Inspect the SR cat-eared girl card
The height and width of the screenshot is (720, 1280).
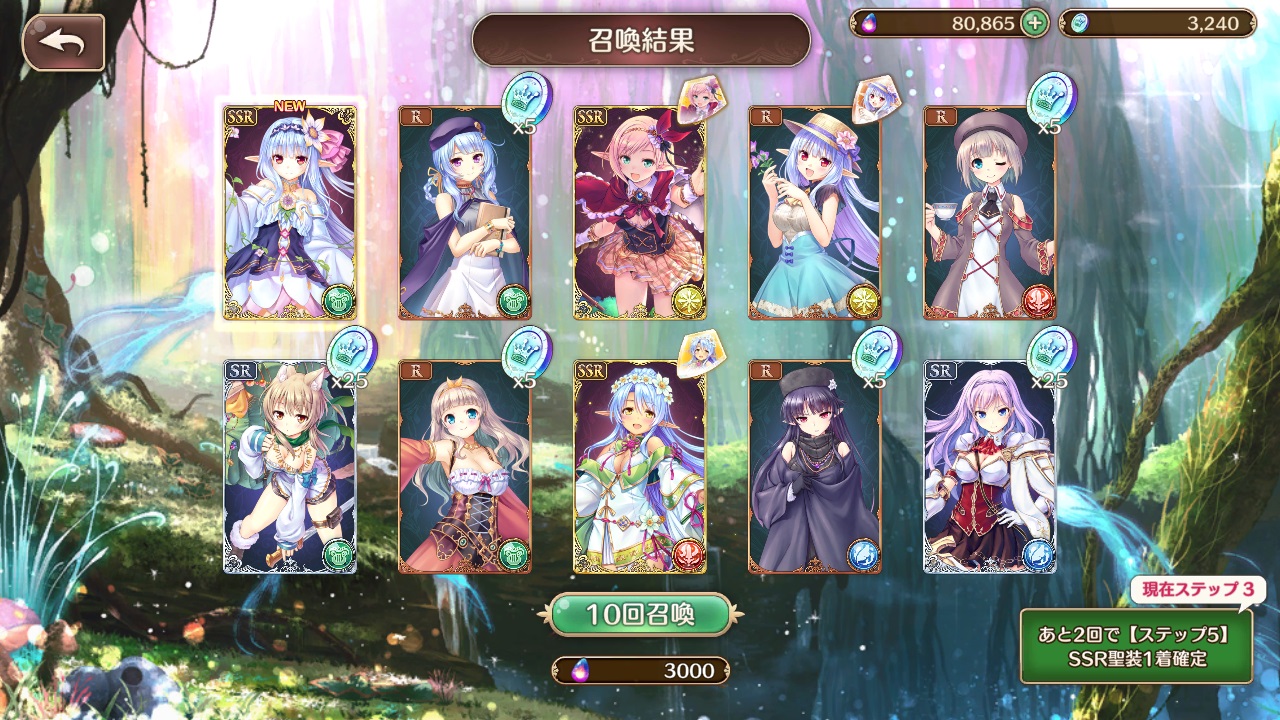click(289, 466)
